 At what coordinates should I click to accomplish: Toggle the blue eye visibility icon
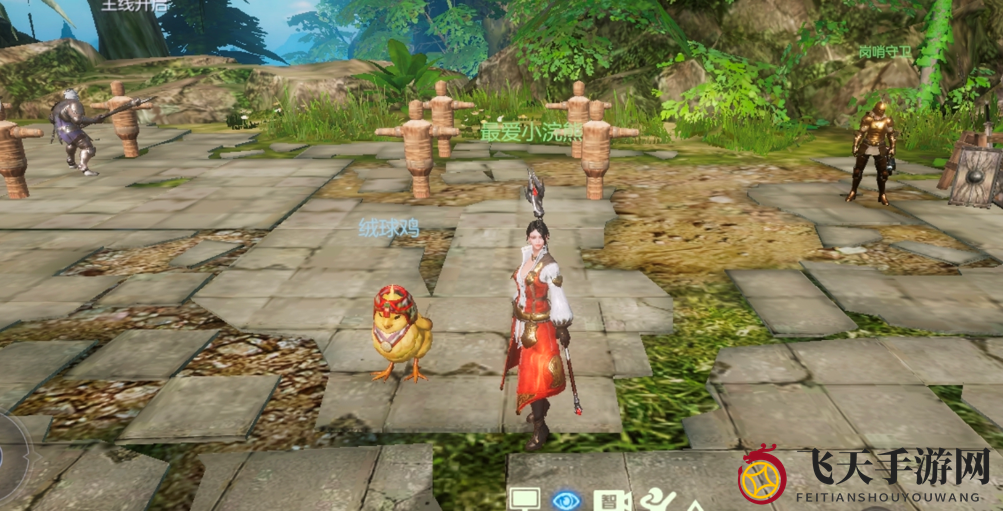tap(566, 498)
